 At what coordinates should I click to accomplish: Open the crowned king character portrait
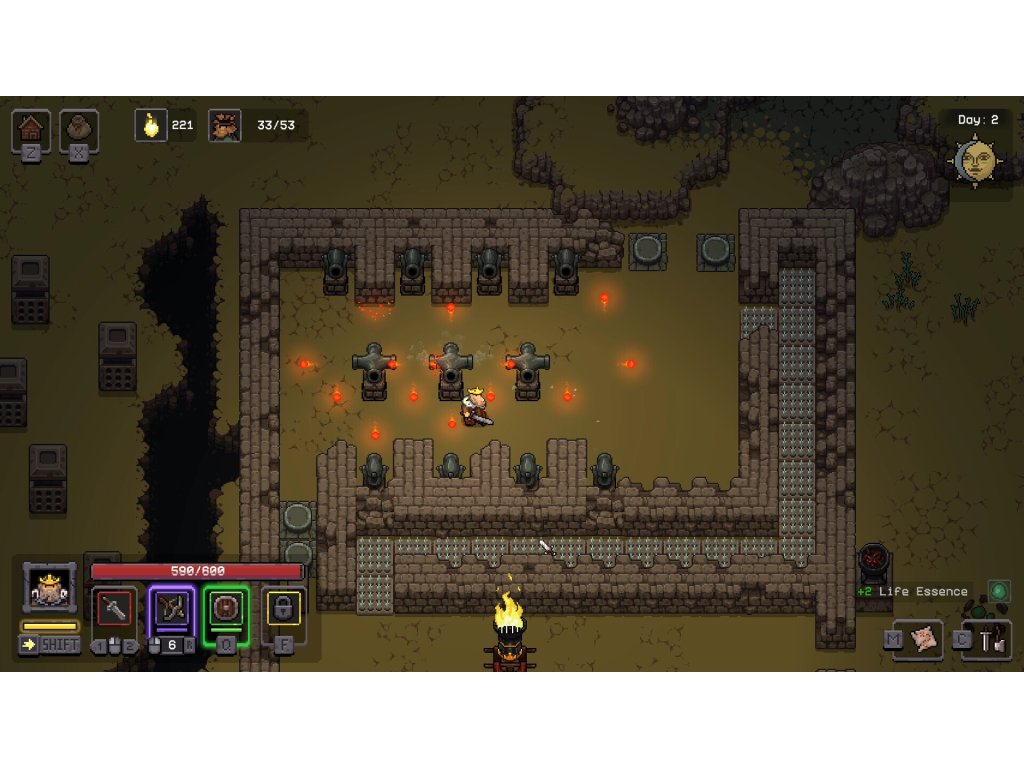pyautogui.click(x=49, y=589)
